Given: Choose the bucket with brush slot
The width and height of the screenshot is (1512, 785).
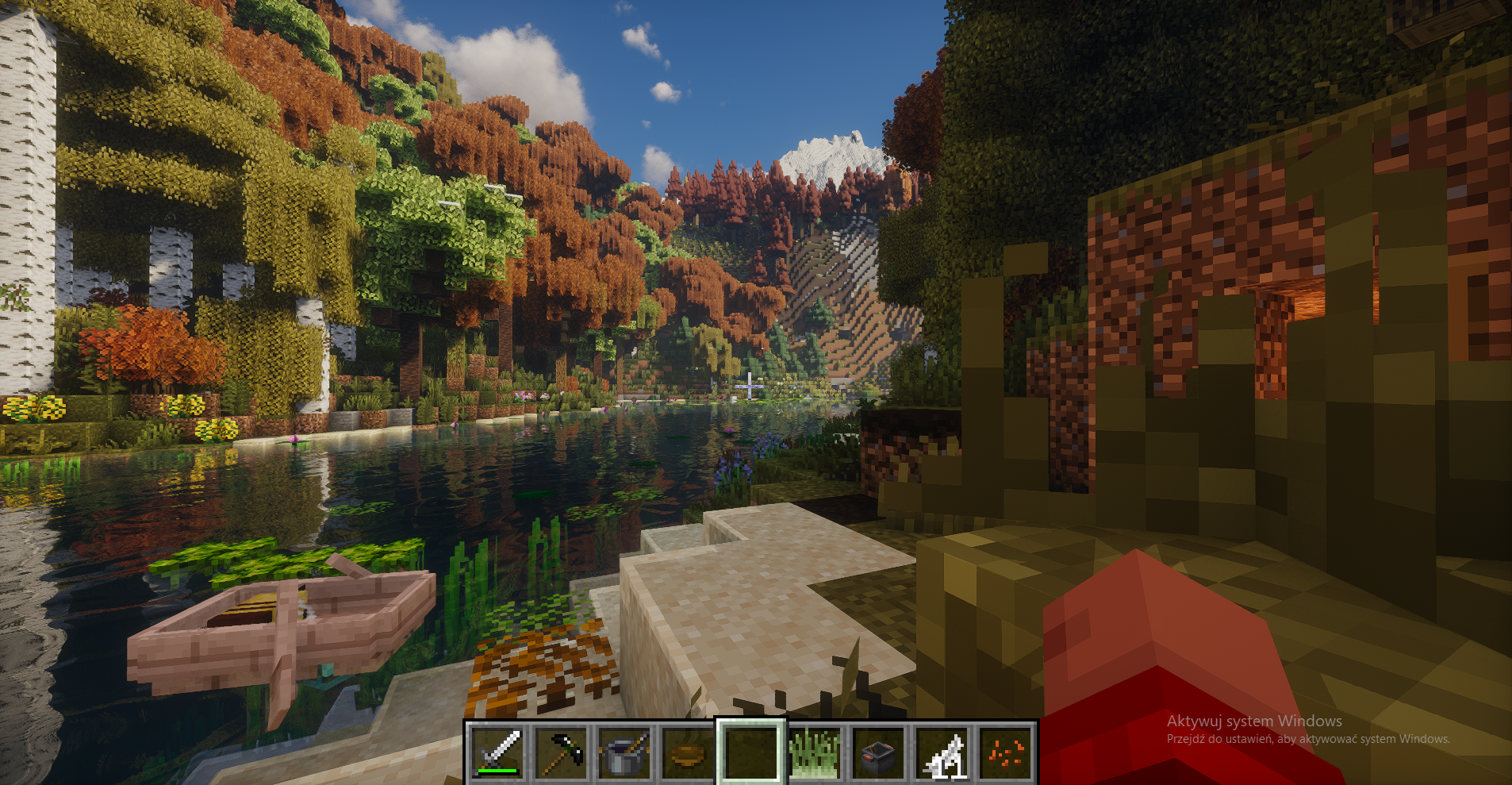Looking at the screenshot, I should click(x=624, y=752).
